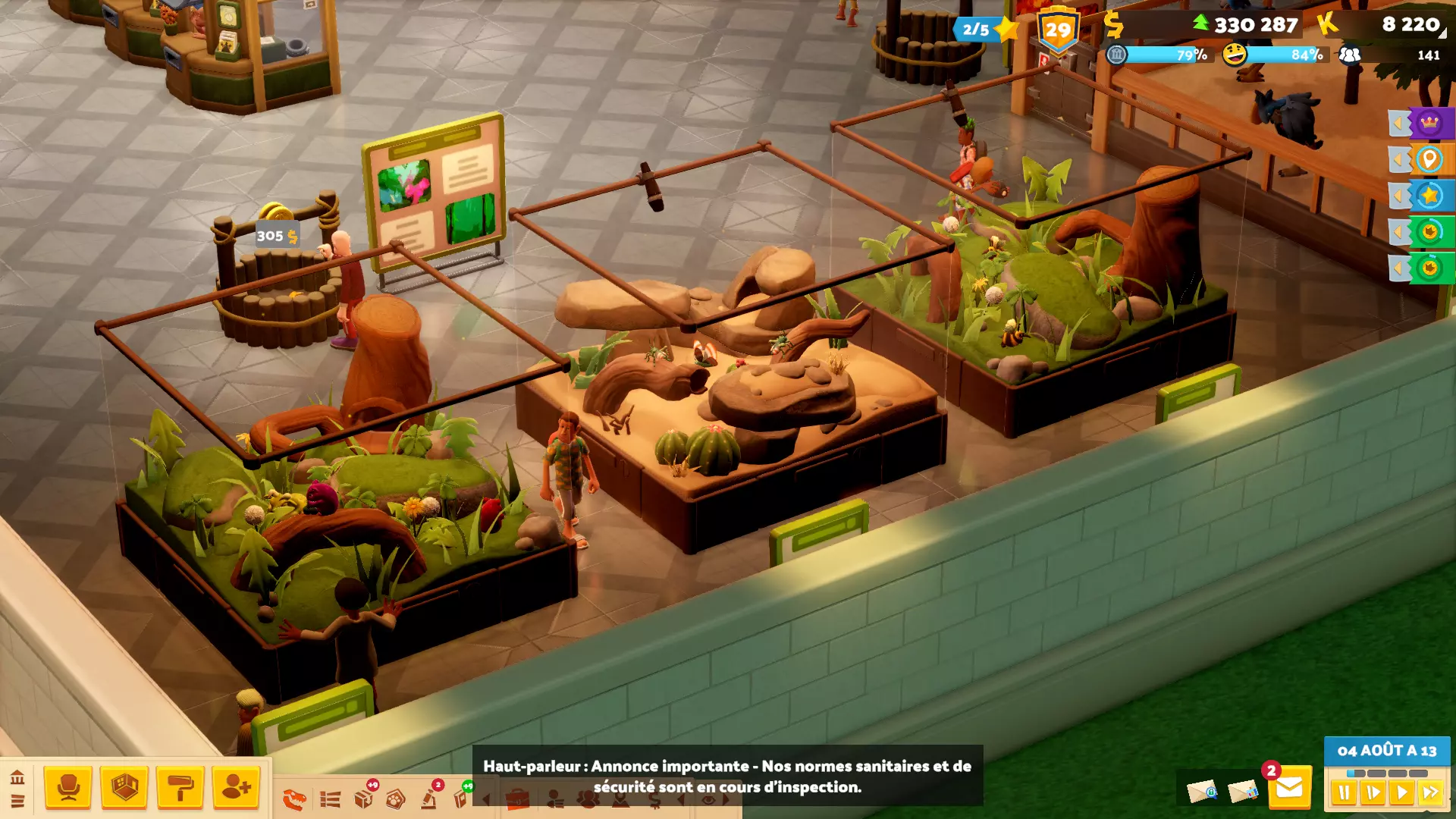Click the level 29 shield badge
Image resolution: width=1456 pixels, height=819 pixels.
pyautogui.click(x=1058, y=30)
